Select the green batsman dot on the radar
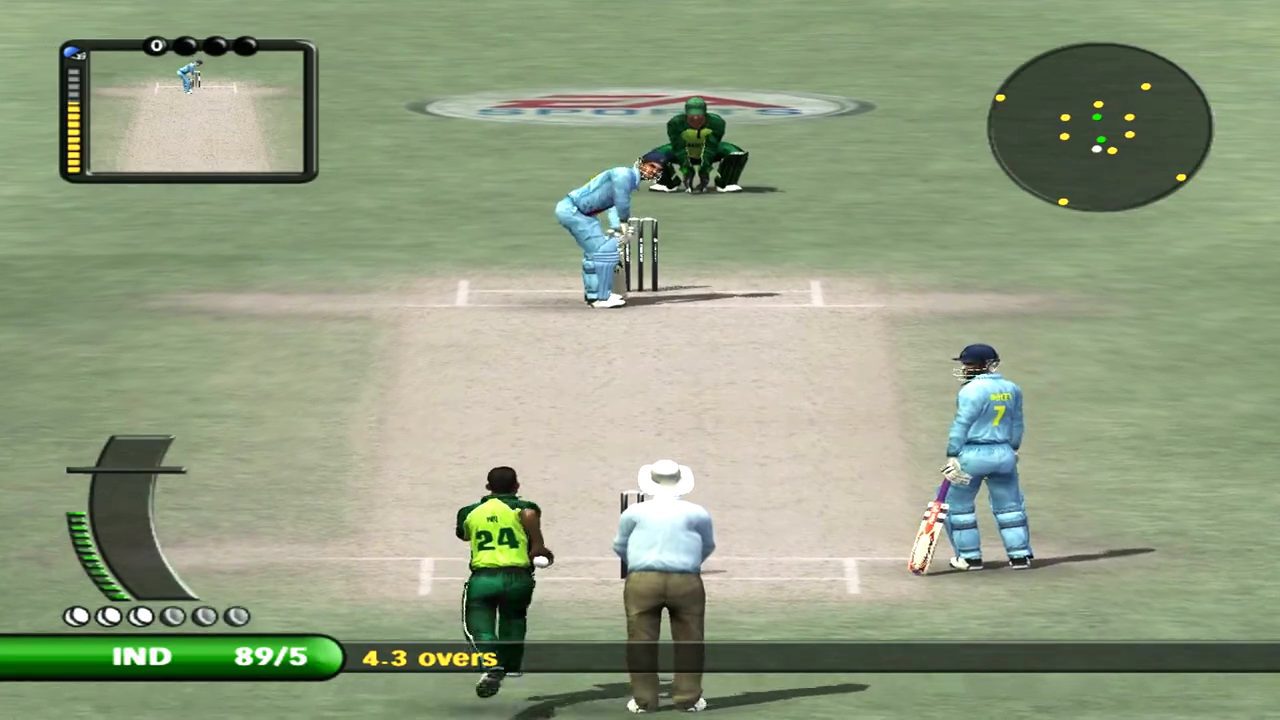The image size is (1280, 720). pos(1096,116)
